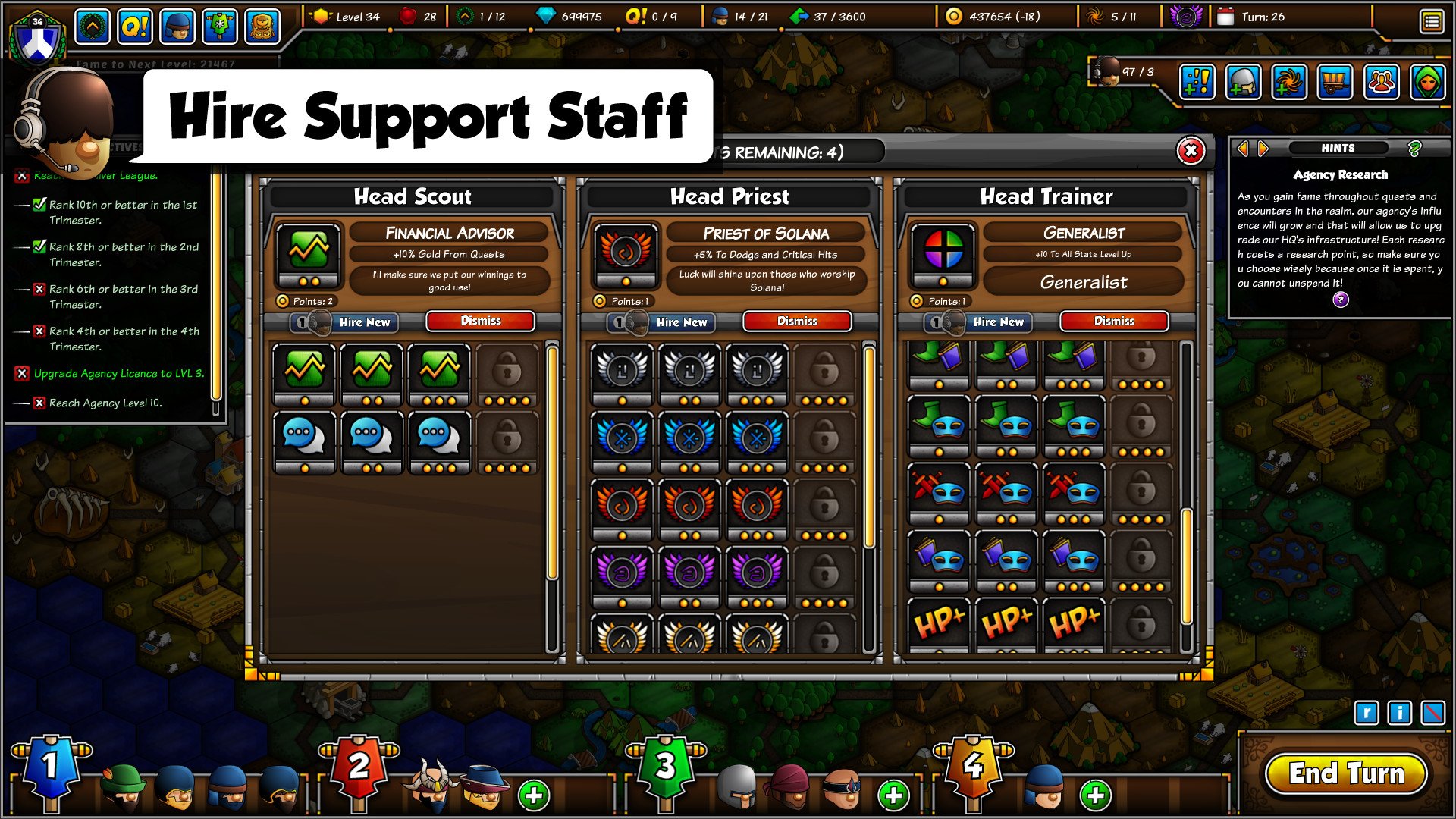Select the add helmet recruit icon
This screenshot has height=819, width=1456.
pyautogui.click(x=1242, y=83)
